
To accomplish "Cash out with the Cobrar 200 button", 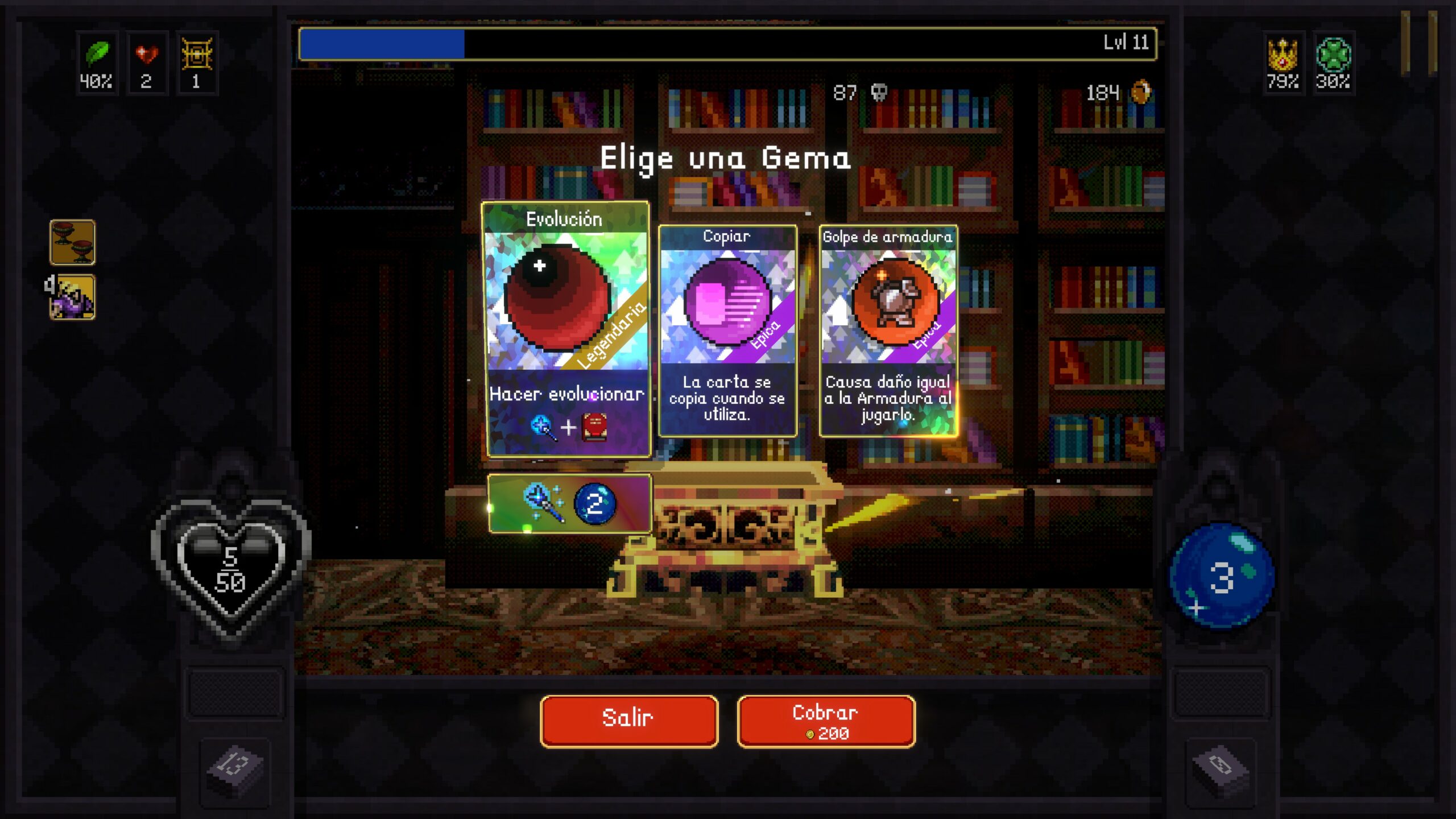I will click(826, 721).
